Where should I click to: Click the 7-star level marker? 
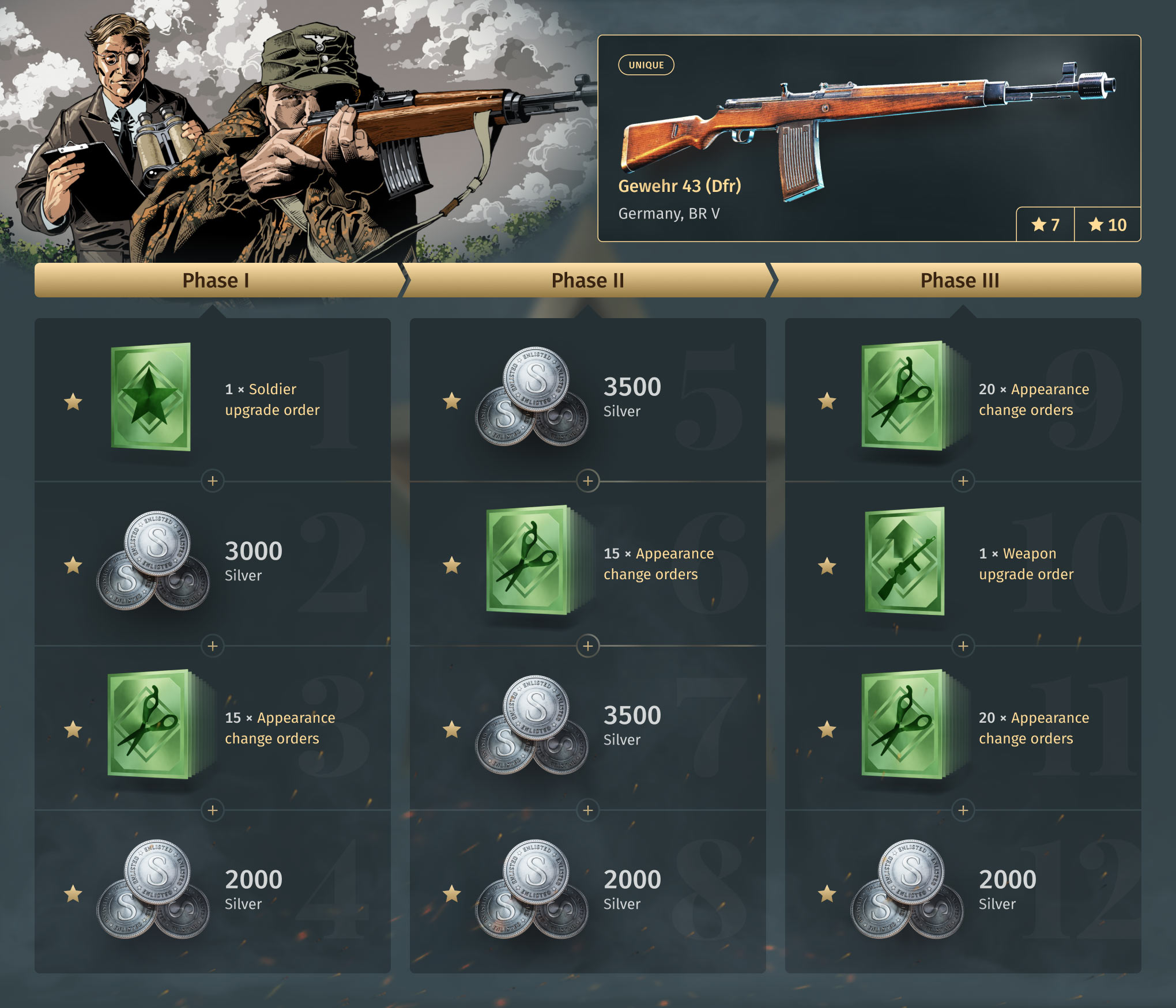click(x=1045, y=224)
